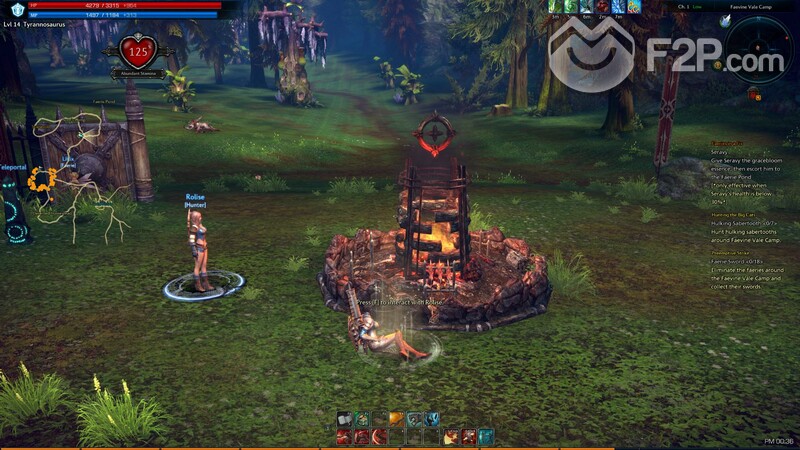Select the red potion buff icon
Image resolution: width=800 pixels, height=450 pixels.
coord(603,7)
